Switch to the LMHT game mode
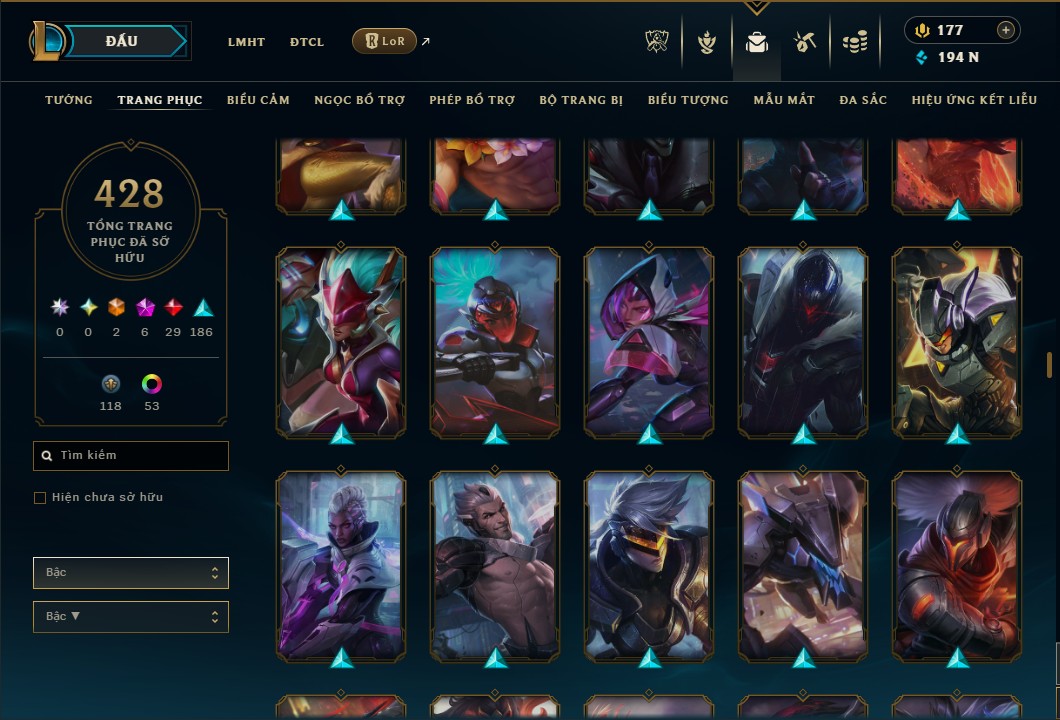The image size is (1060, 720). [x=246, y=42]
